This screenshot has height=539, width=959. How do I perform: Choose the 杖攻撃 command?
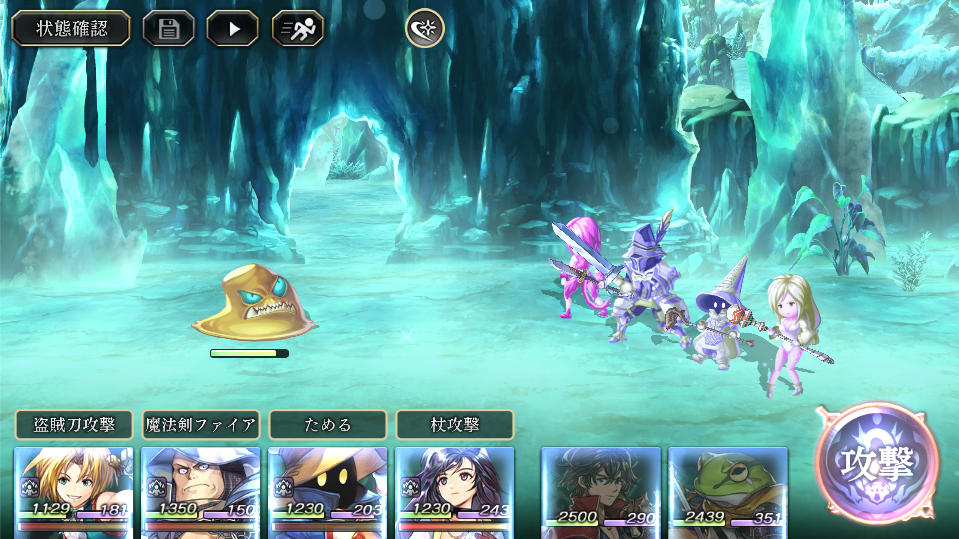tap(455, 425)
